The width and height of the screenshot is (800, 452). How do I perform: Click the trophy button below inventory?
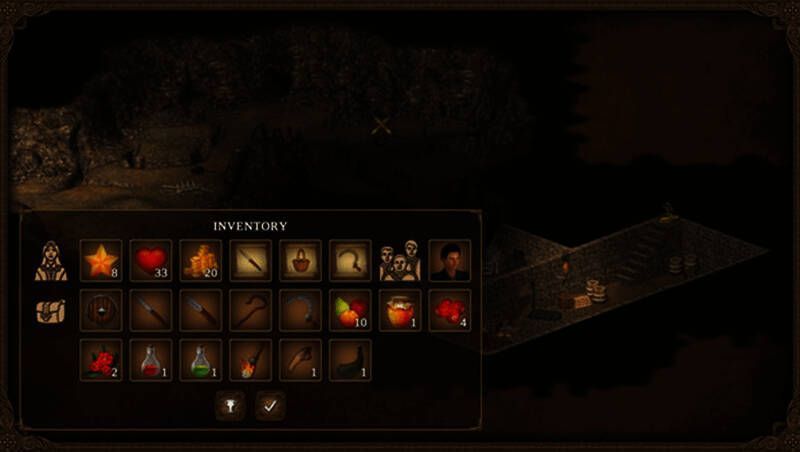point(230,405)
